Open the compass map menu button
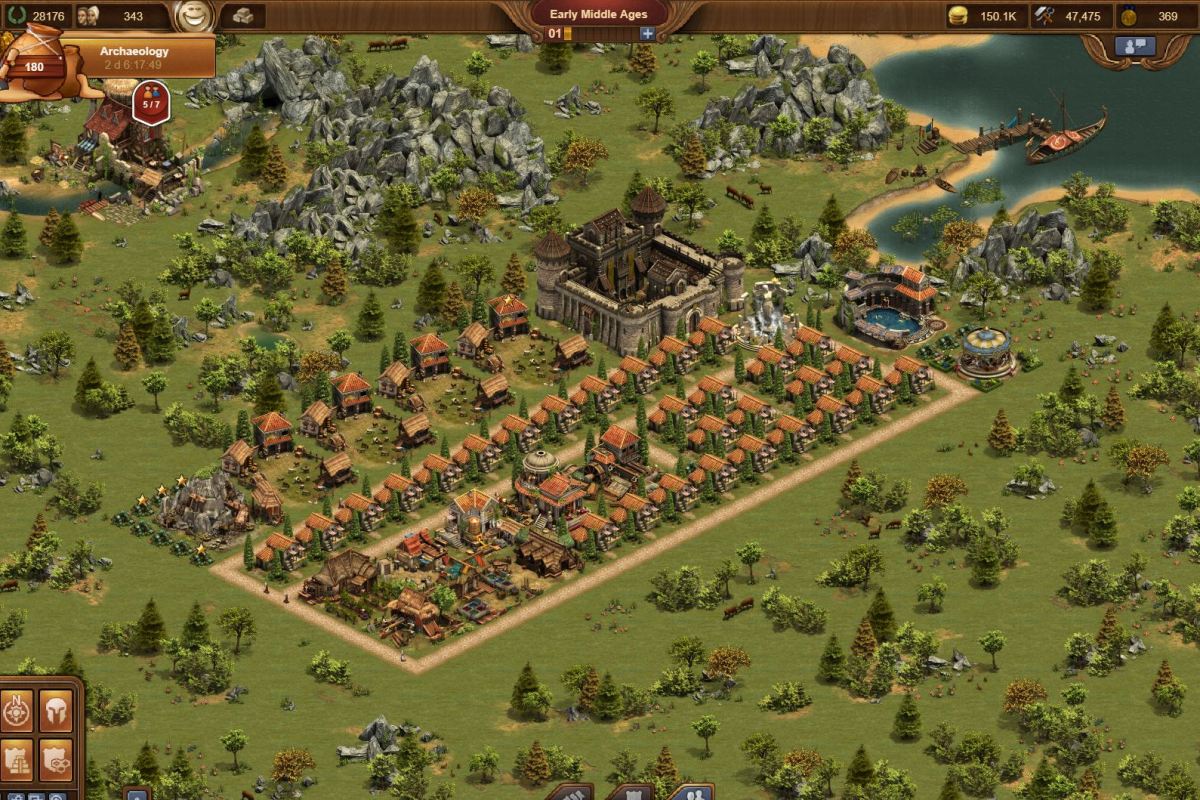1200x800 pixels. tap(17, 711)
